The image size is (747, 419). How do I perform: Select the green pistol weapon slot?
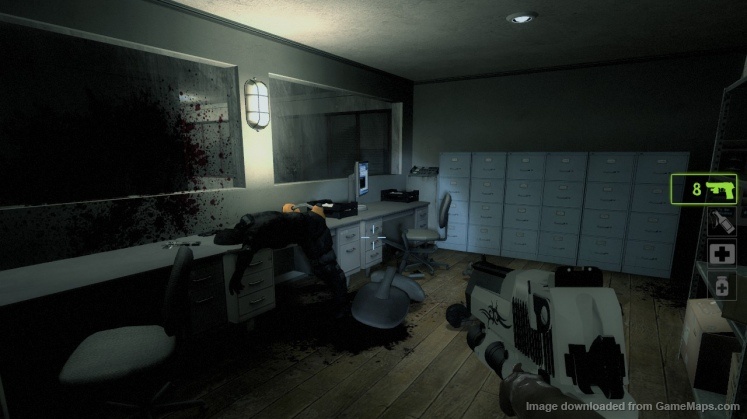coord(715,189)
